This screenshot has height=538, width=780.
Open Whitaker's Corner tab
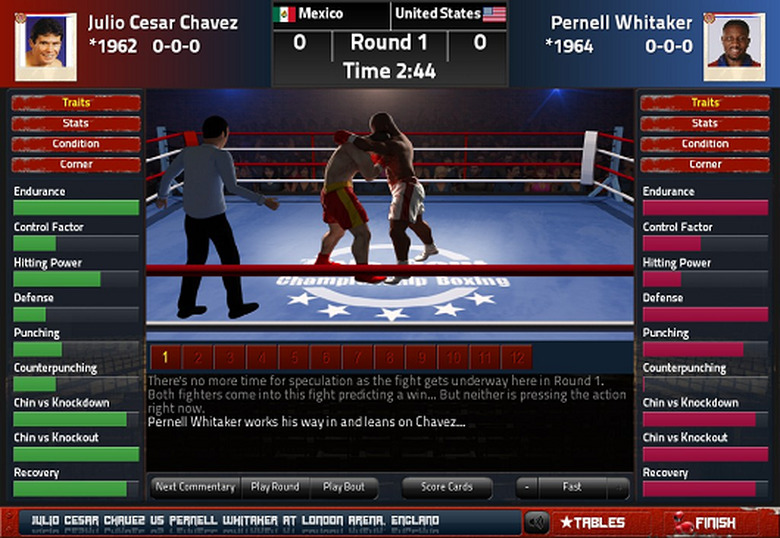(x=705, y=164)
